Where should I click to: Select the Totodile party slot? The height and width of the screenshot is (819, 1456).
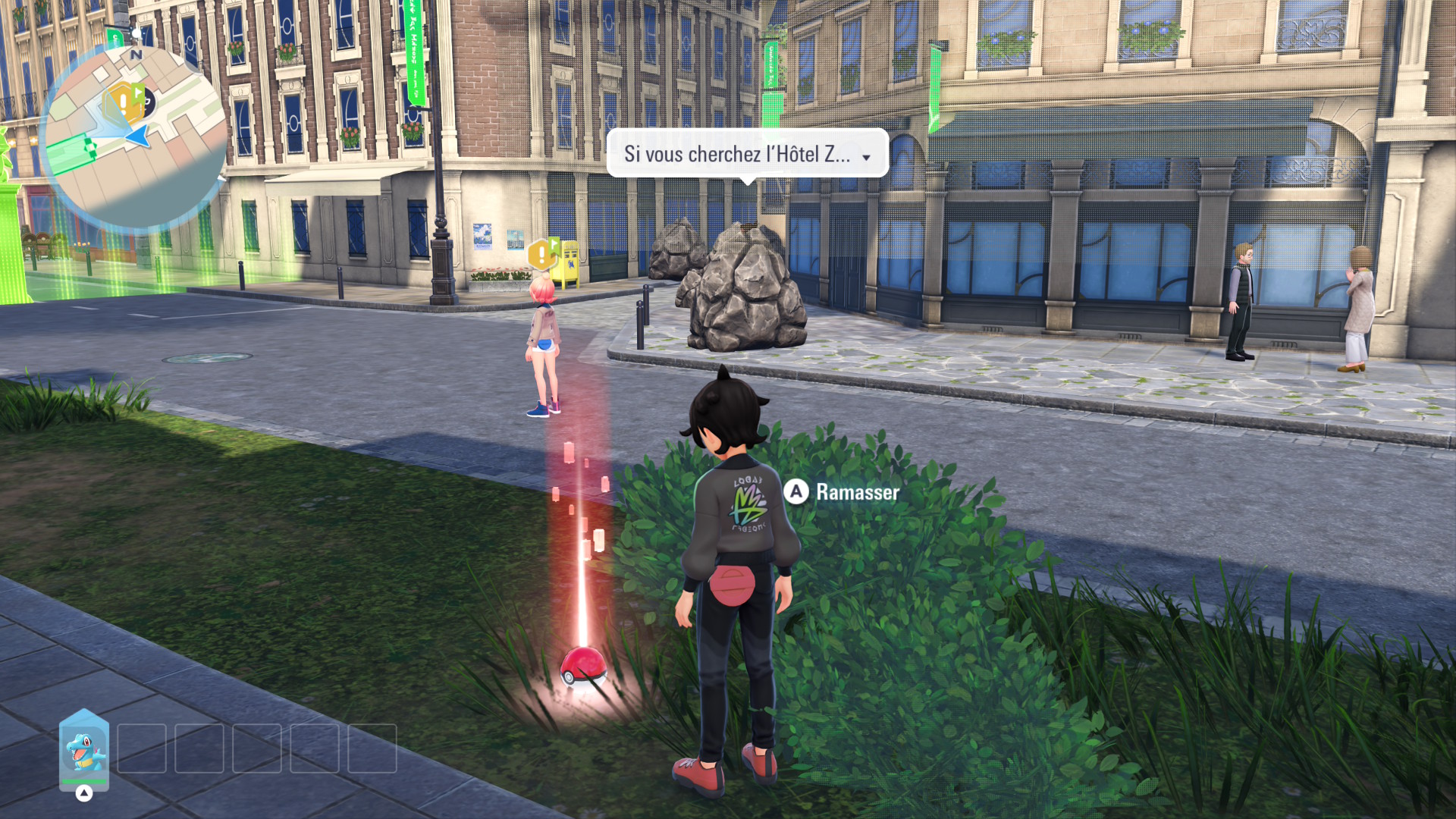point(84,748)
